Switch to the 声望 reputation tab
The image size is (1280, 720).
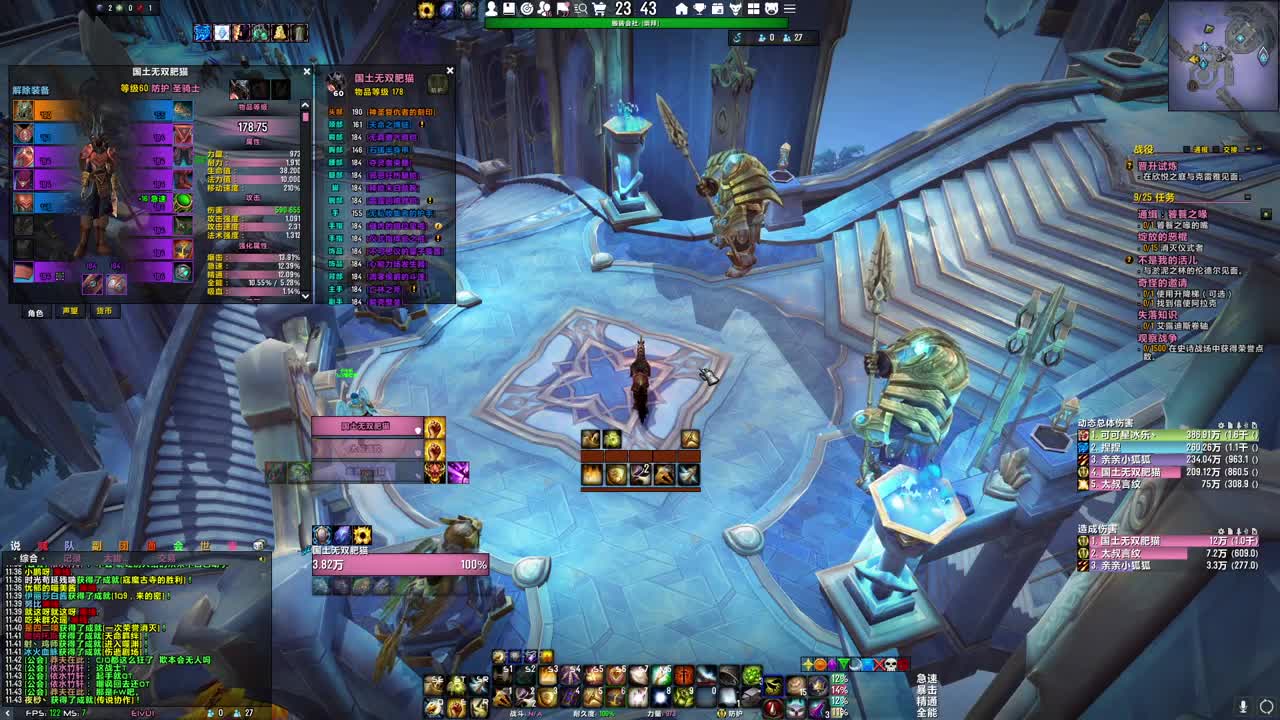(x=69, y=311)
